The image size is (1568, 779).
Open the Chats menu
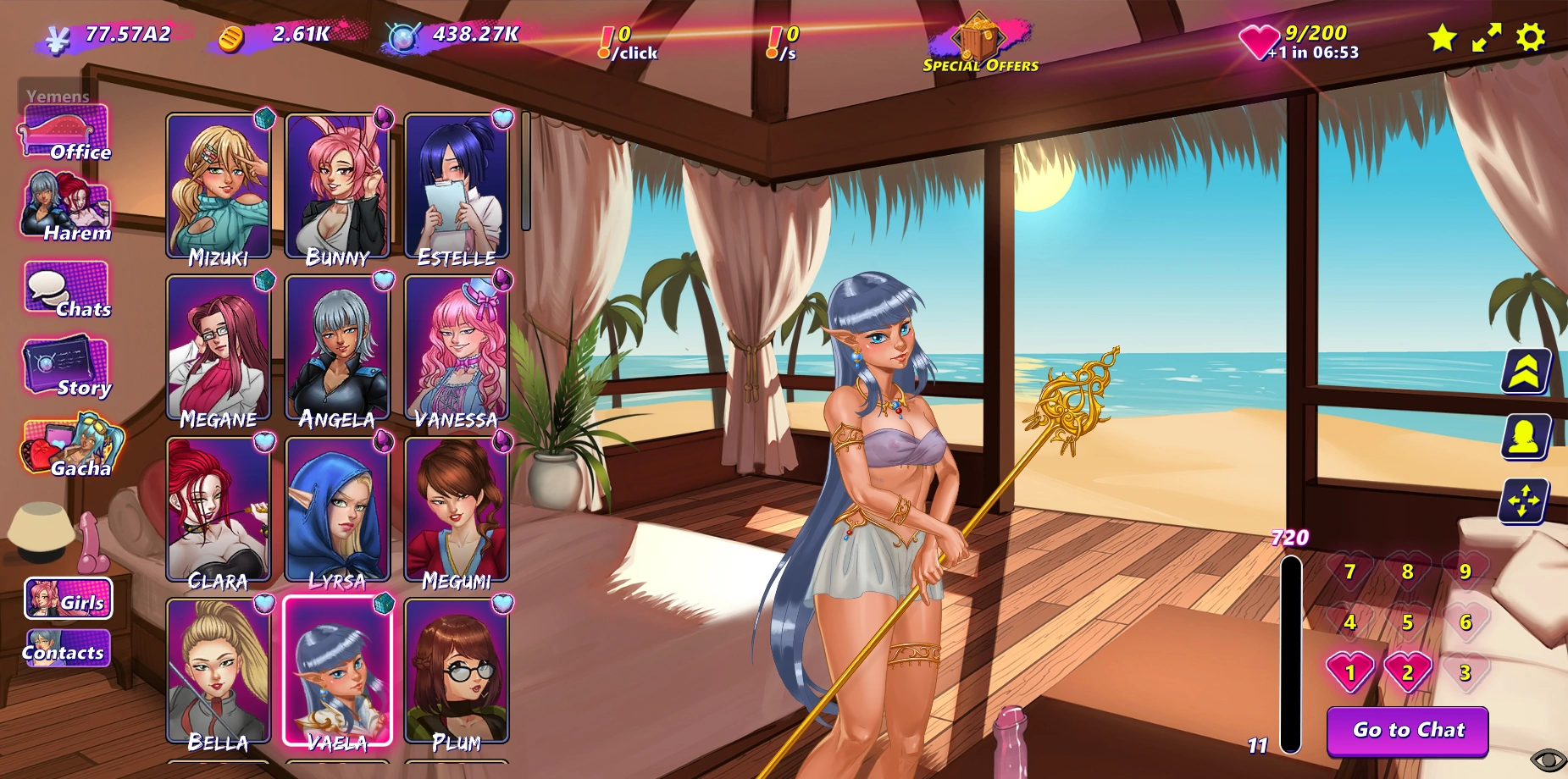[67, 290]
